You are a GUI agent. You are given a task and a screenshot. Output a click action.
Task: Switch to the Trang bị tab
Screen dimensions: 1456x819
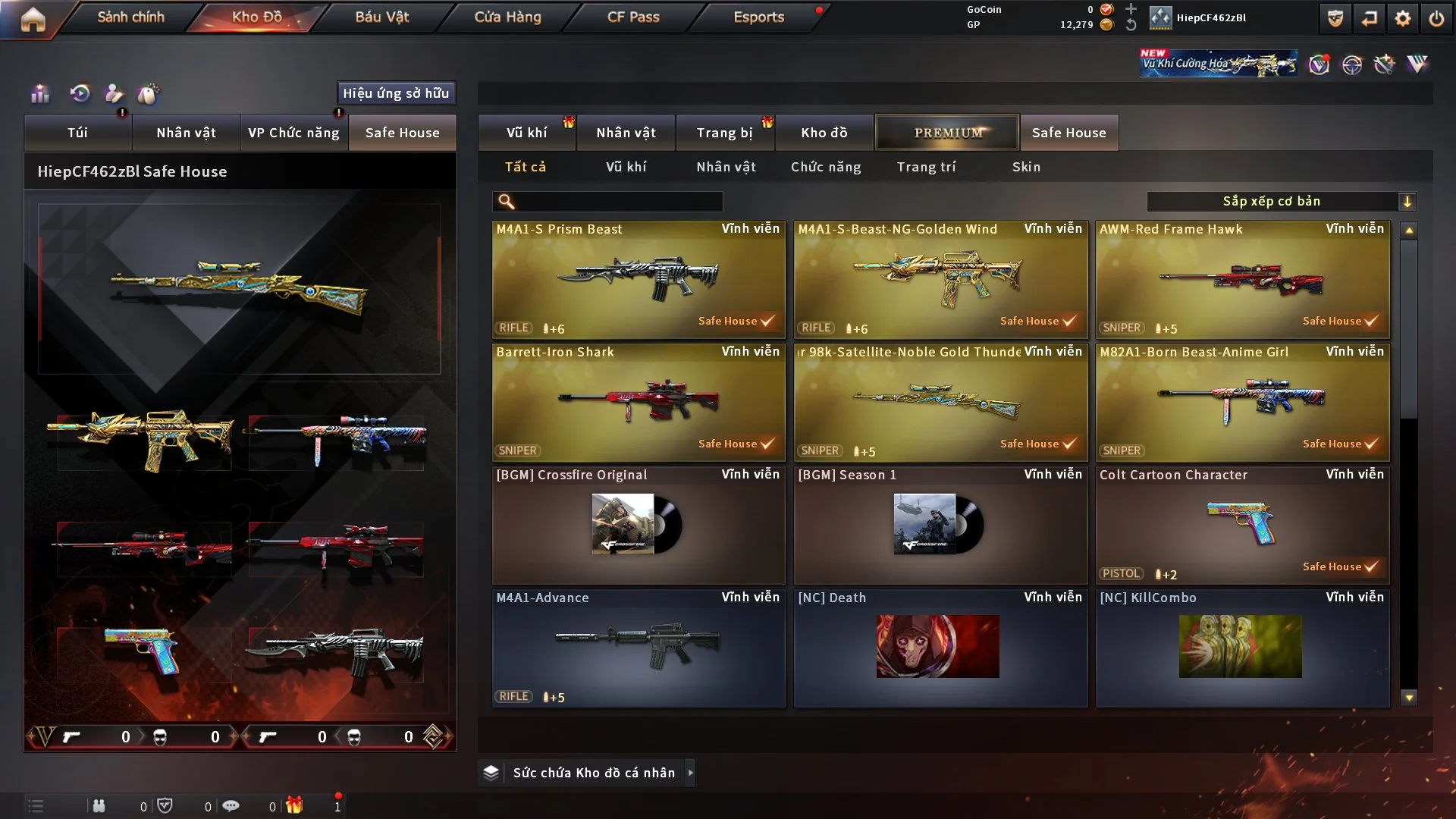click(x=724, y=133)
